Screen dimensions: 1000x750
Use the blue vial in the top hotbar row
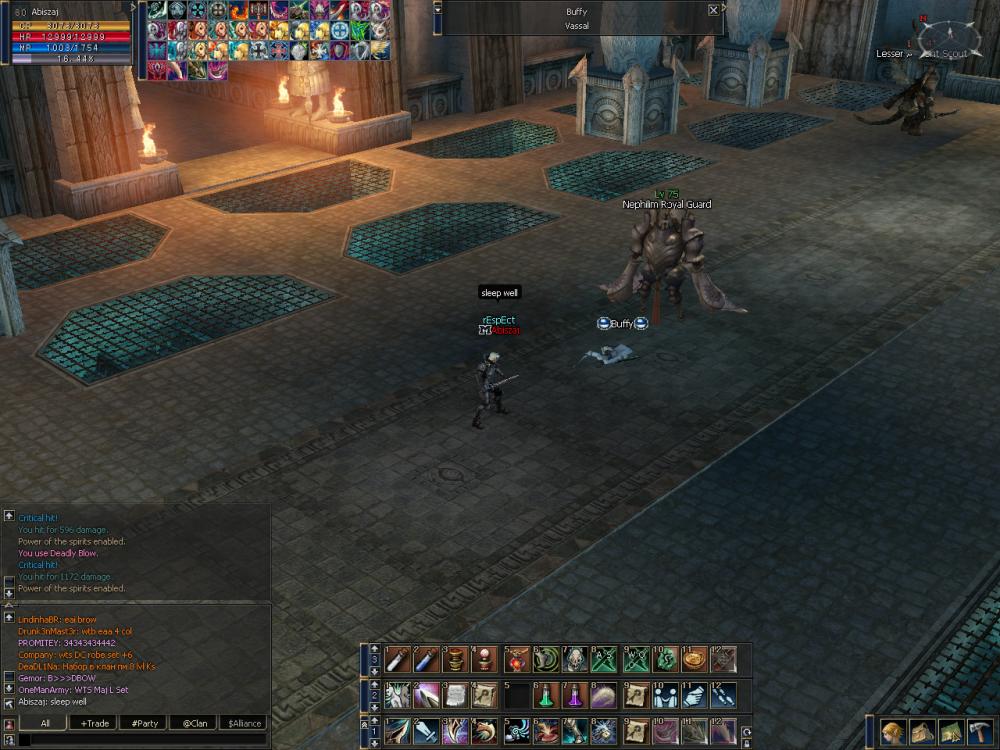pos(426,659)
